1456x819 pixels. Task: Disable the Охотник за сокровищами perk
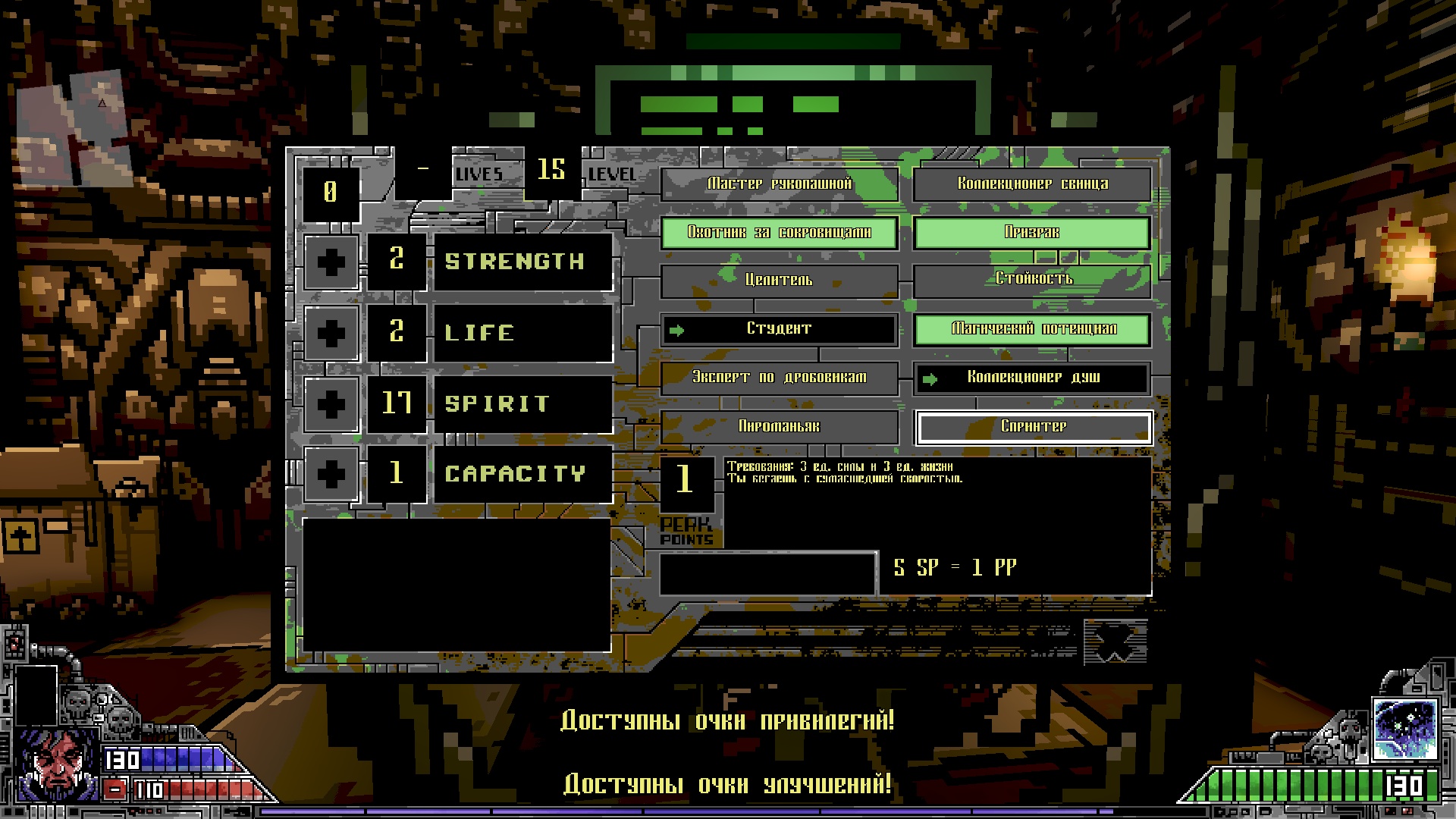coord(780,232)
